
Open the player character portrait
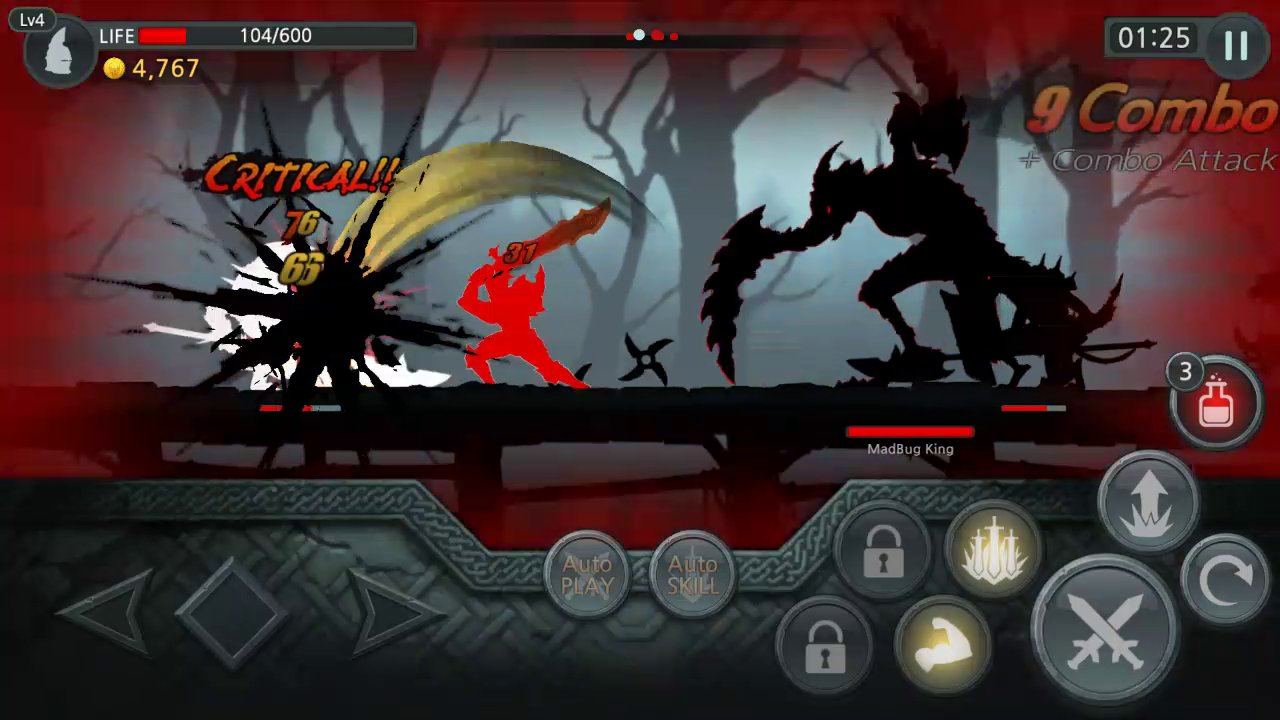(x=57, y=52)
